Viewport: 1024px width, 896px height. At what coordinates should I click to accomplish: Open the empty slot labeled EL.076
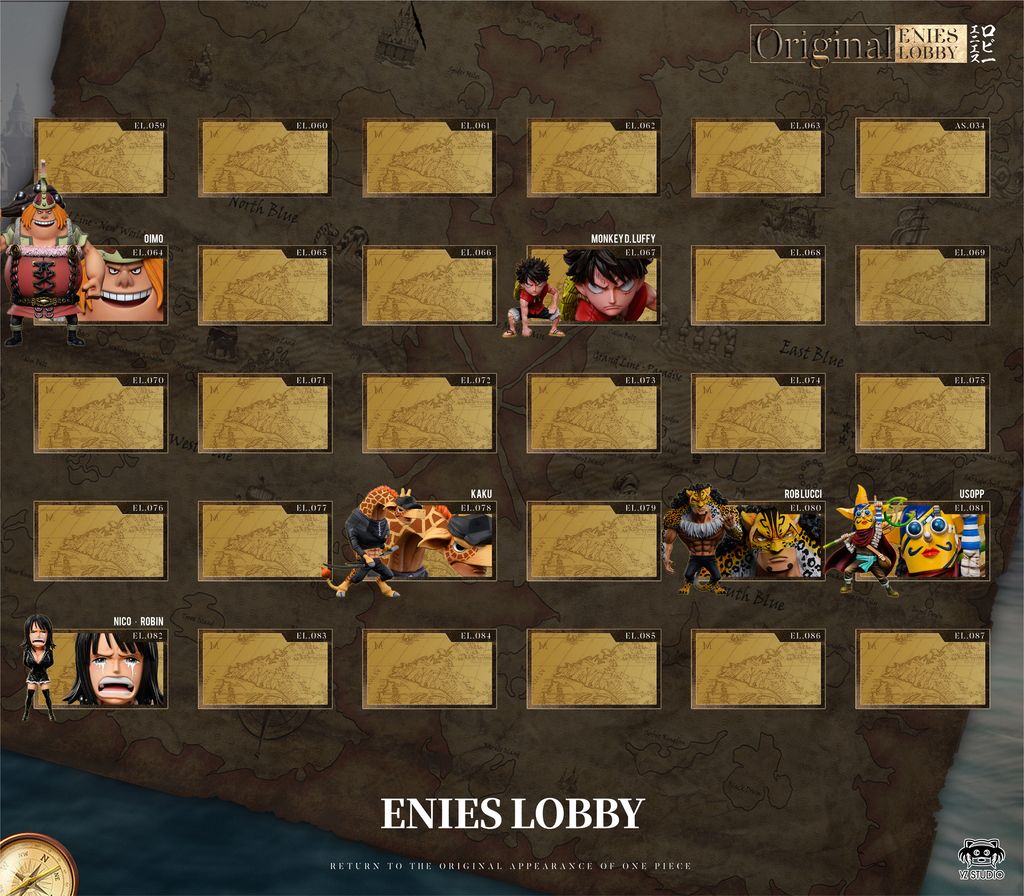100,541
